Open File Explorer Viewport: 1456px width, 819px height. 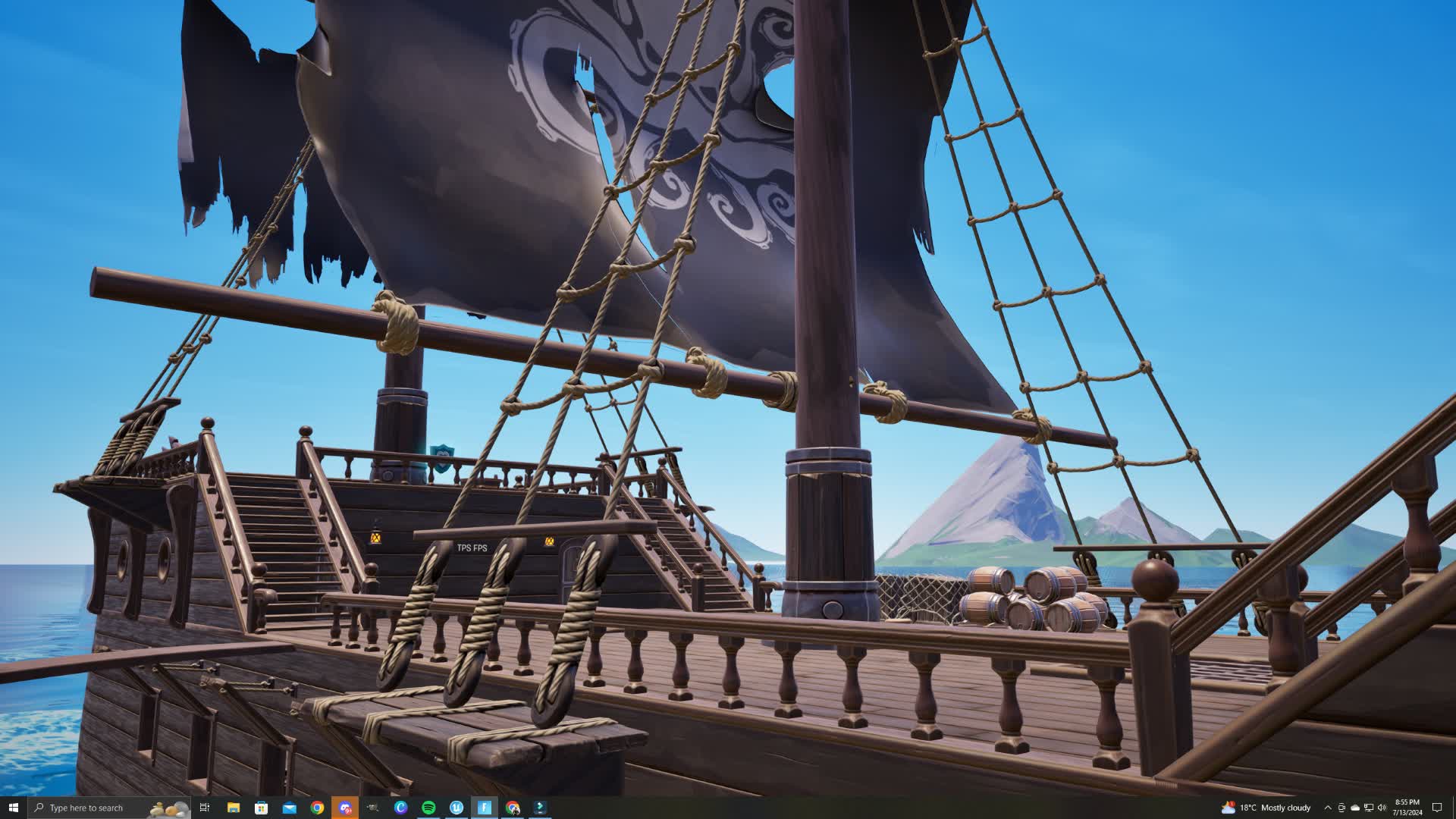(x=233, y=808)
